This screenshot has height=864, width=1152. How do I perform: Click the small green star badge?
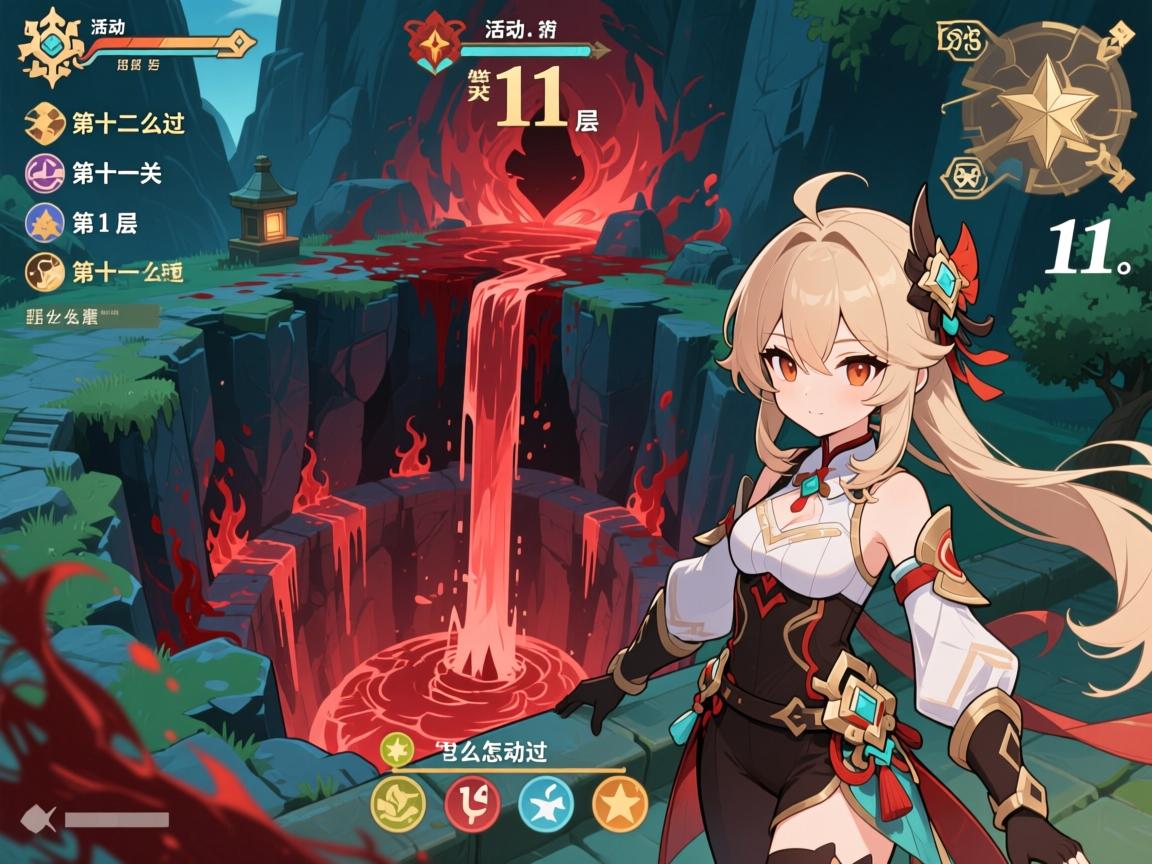click(398, 747)
